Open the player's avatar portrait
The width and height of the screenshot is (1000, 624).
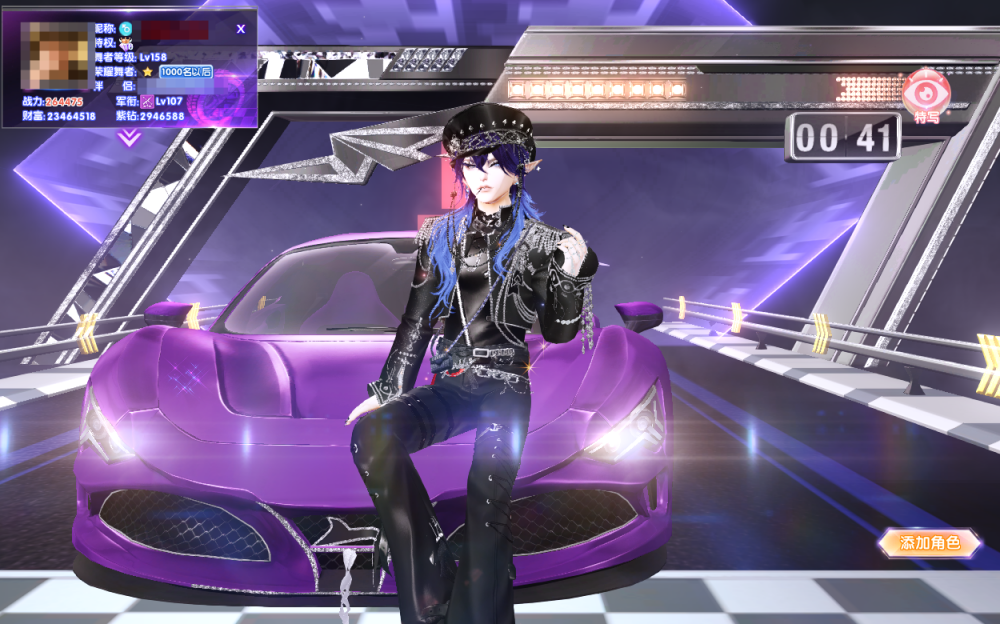point(56,54)
